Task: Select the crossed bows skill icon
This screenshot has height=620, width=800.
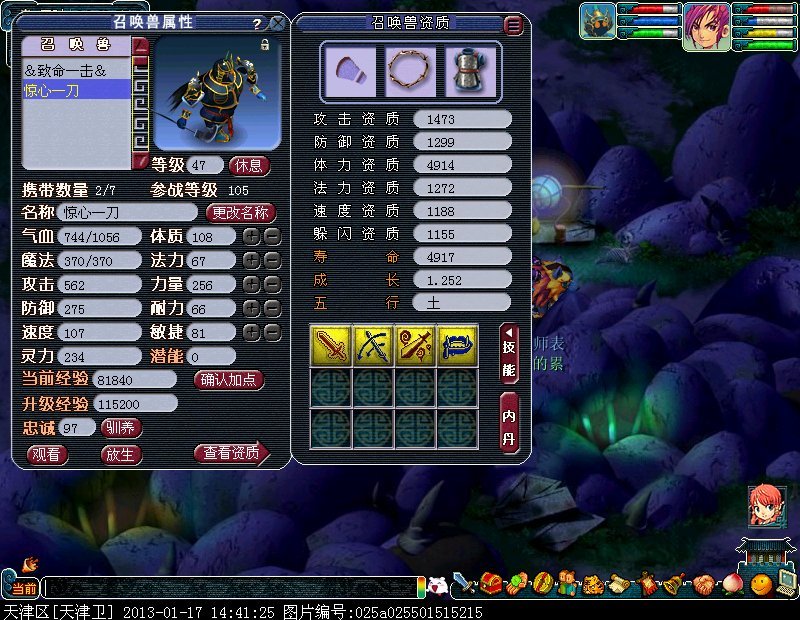Action: [373, 345]
